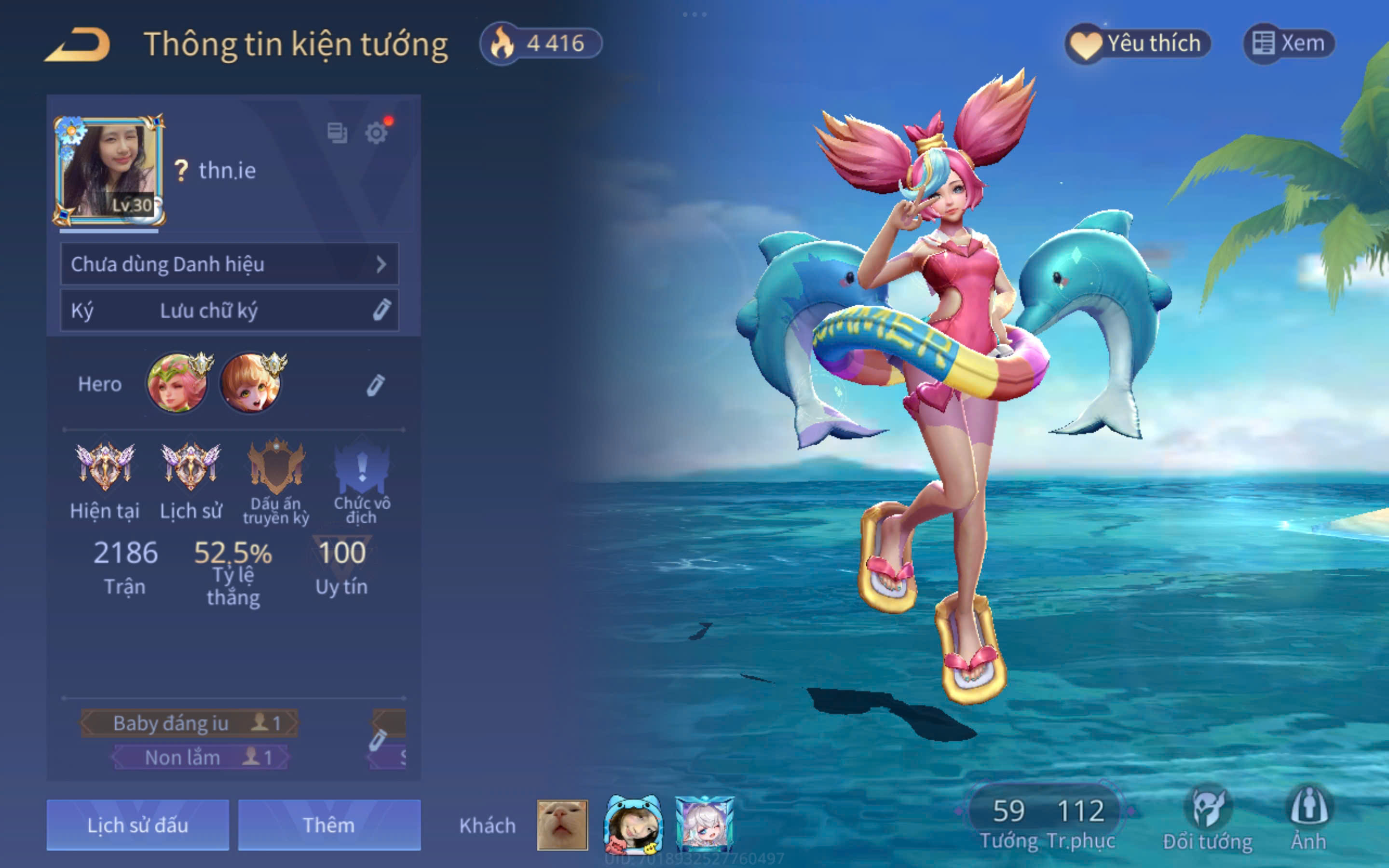Open the Chưa dùng Danh hiệu title row
This screenshot has width=1389, height=868.
click(229, 264)
